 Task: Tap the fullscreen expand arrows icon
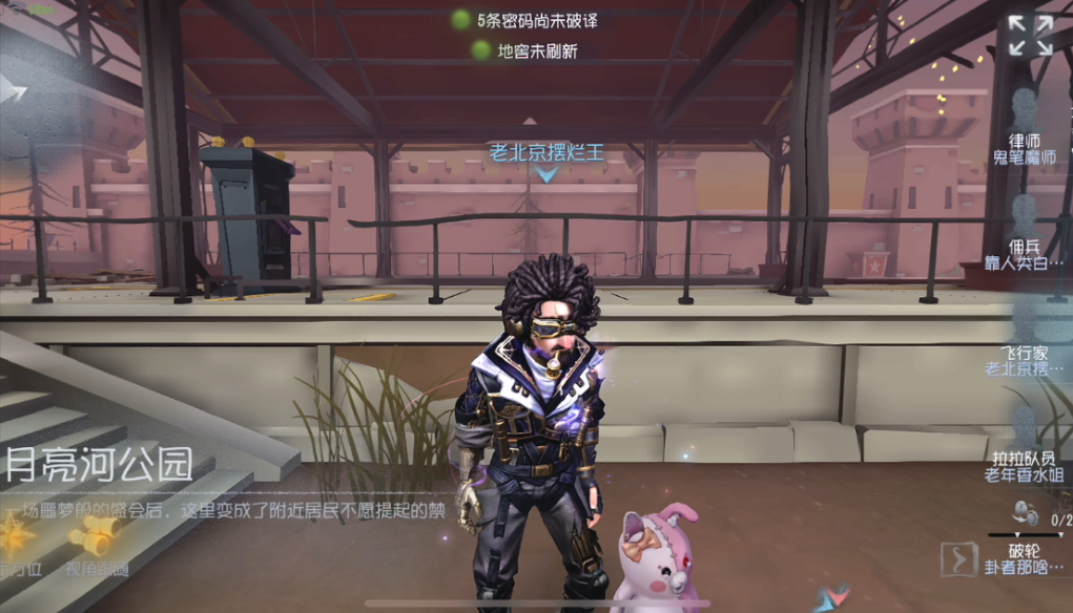coord(1030,35)
